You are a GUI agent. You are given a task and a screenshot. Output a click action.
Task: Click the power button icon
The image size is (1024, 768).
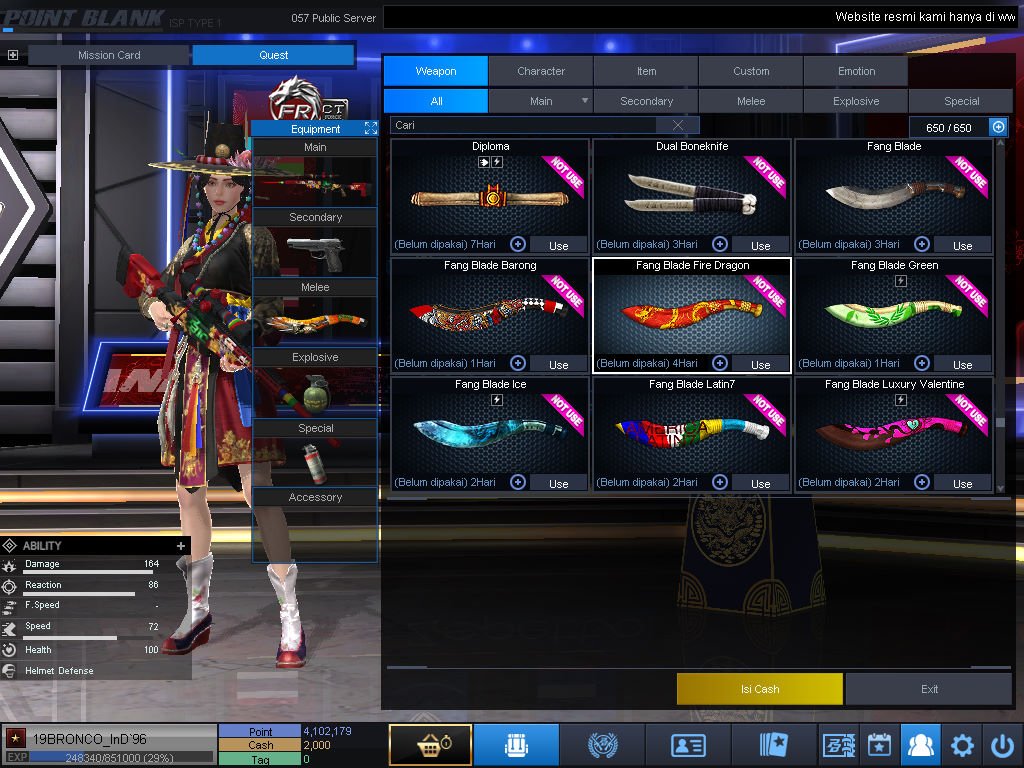coord(1002,745)
